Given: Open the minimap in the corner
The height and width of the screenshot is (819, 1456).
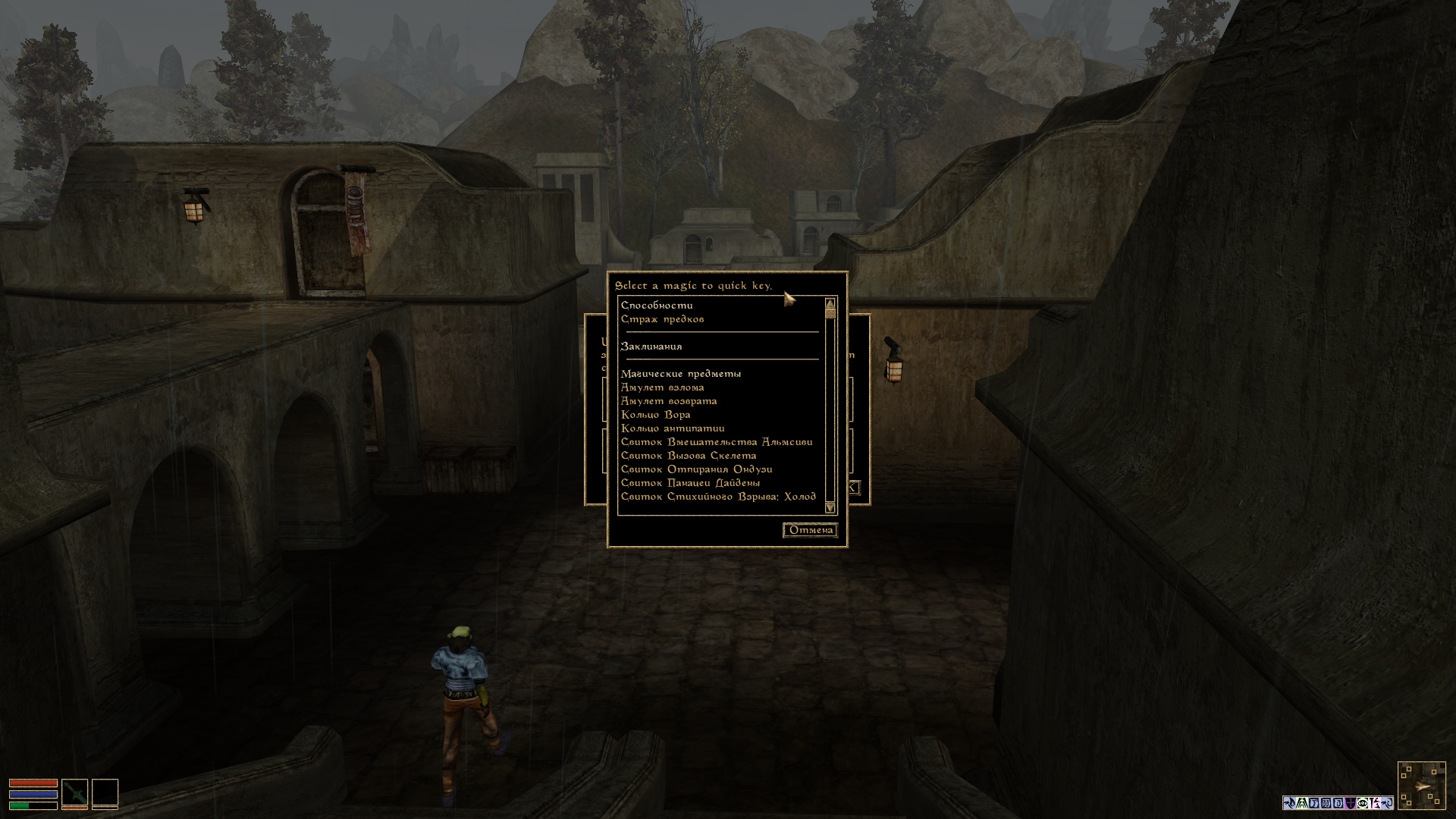Looking at the screenshot, I should tap(1421, 786).
